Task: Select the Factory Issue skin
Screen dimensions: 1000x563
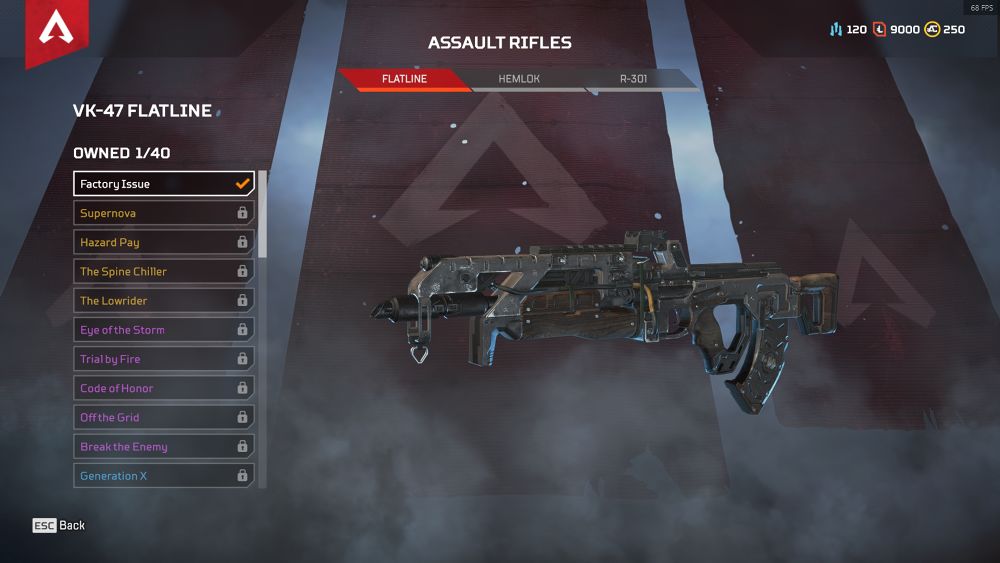Action: (x=164, y=184)
